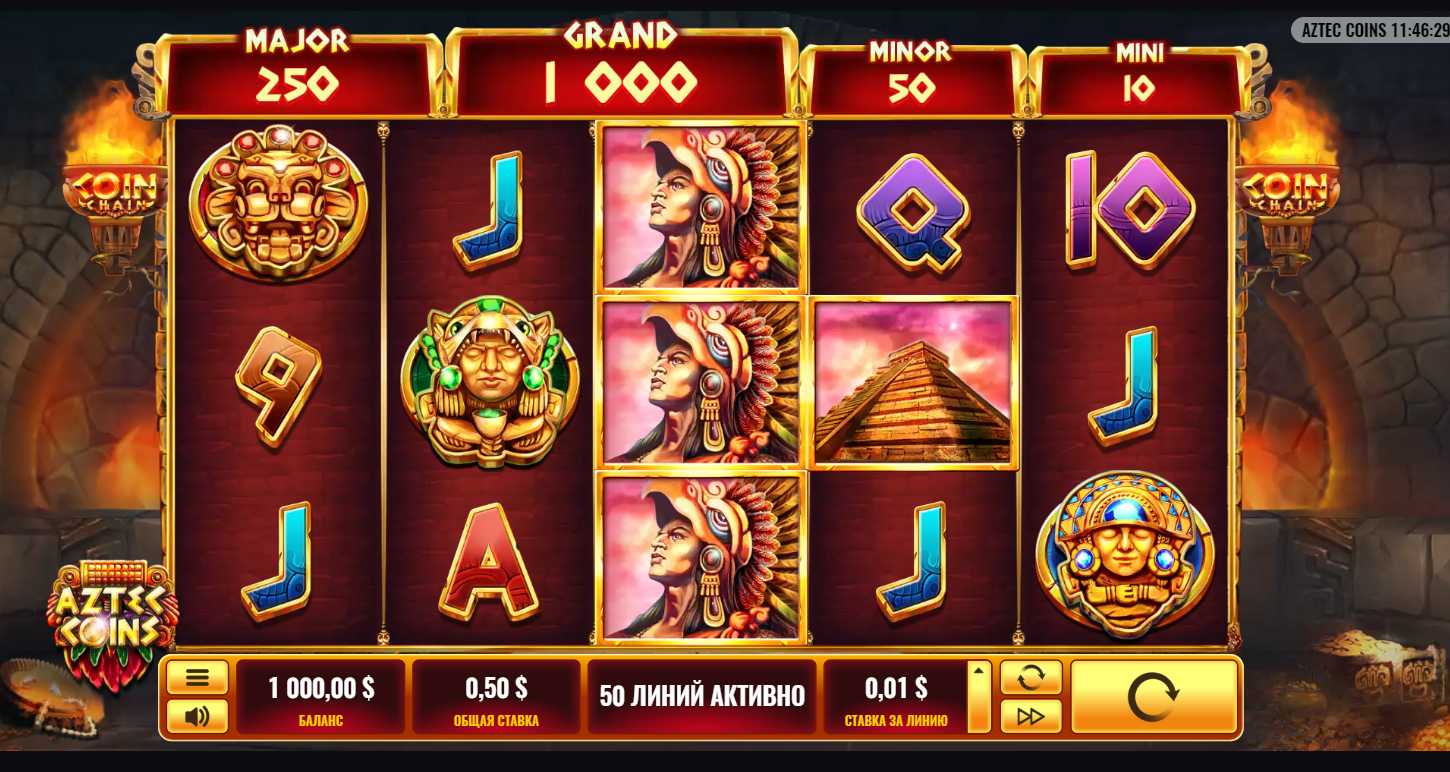Enable autoplay with the two-arrows loop button
Screen dimensions: 1450x772
coord(1030,677)
